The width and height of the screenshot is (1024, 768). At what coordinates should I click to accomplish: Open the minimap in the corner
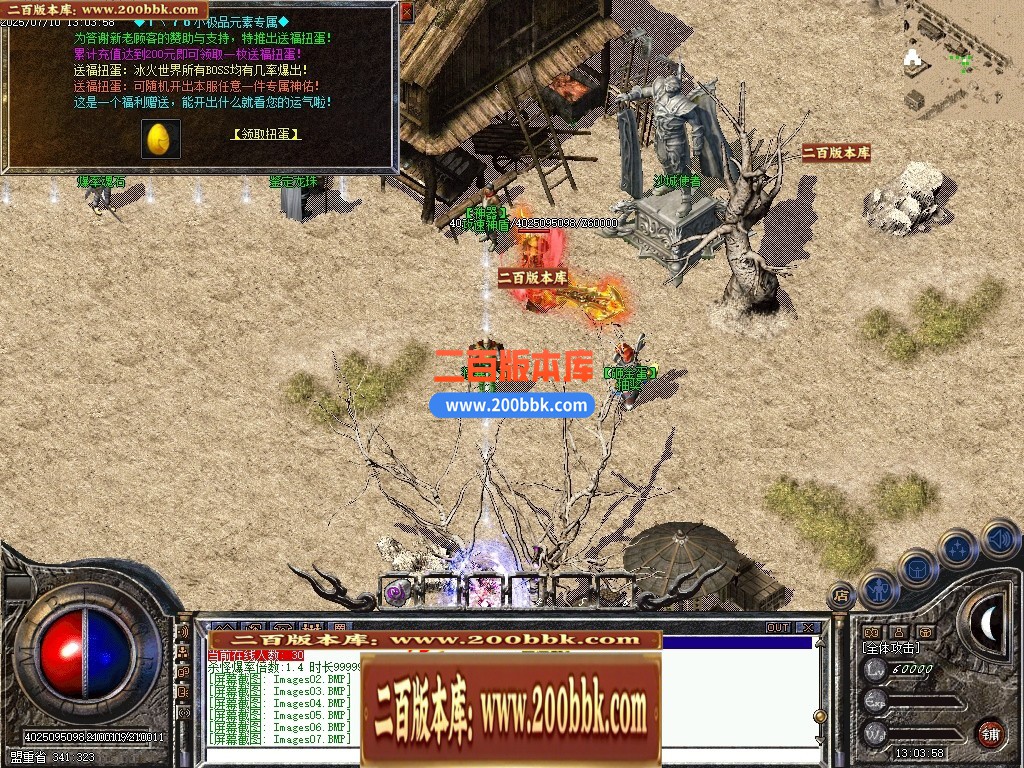(962, 57)
